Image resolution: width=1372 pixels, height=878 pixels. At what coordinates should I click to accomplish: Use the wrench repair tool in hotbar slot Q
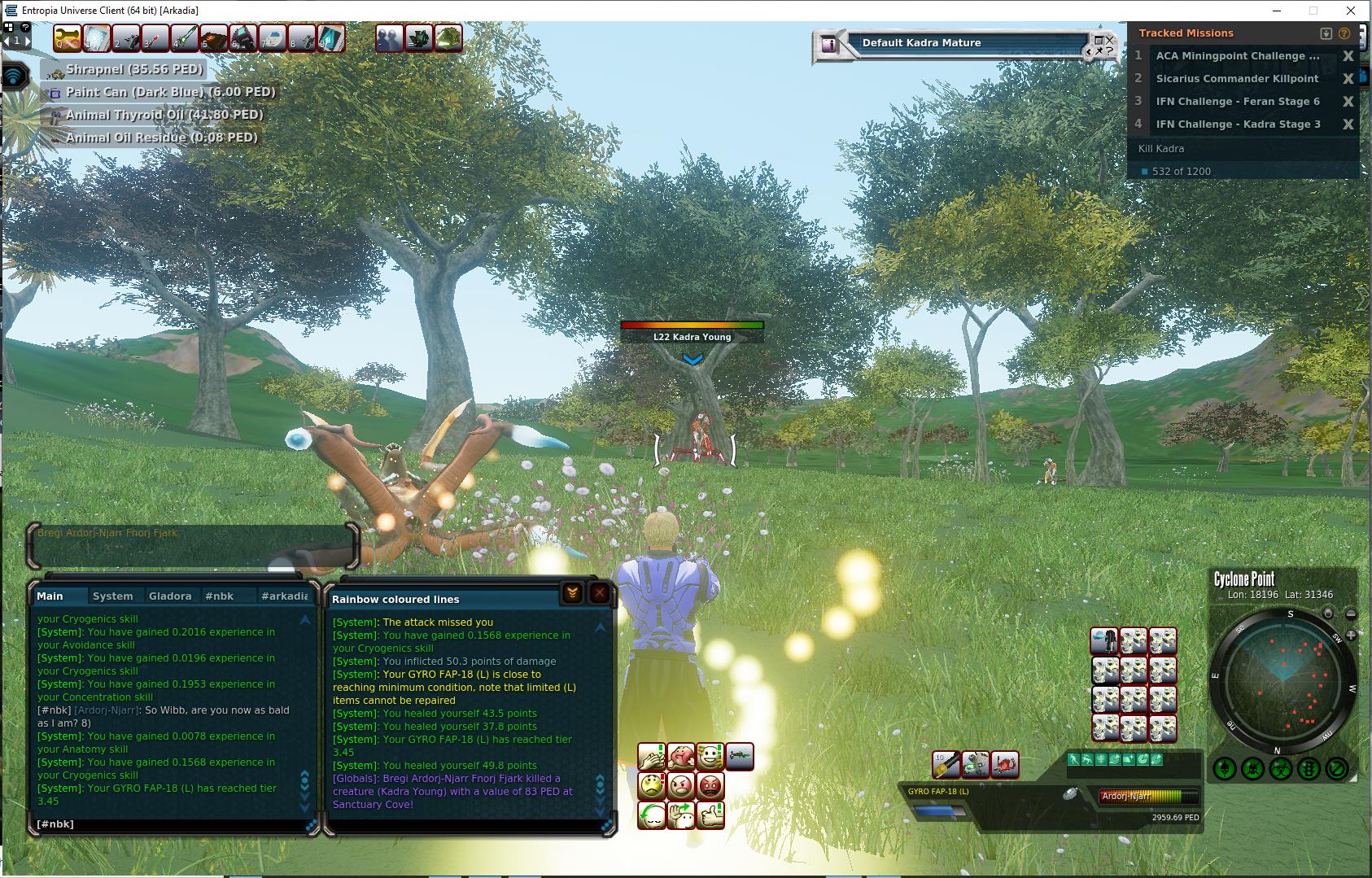68,38
